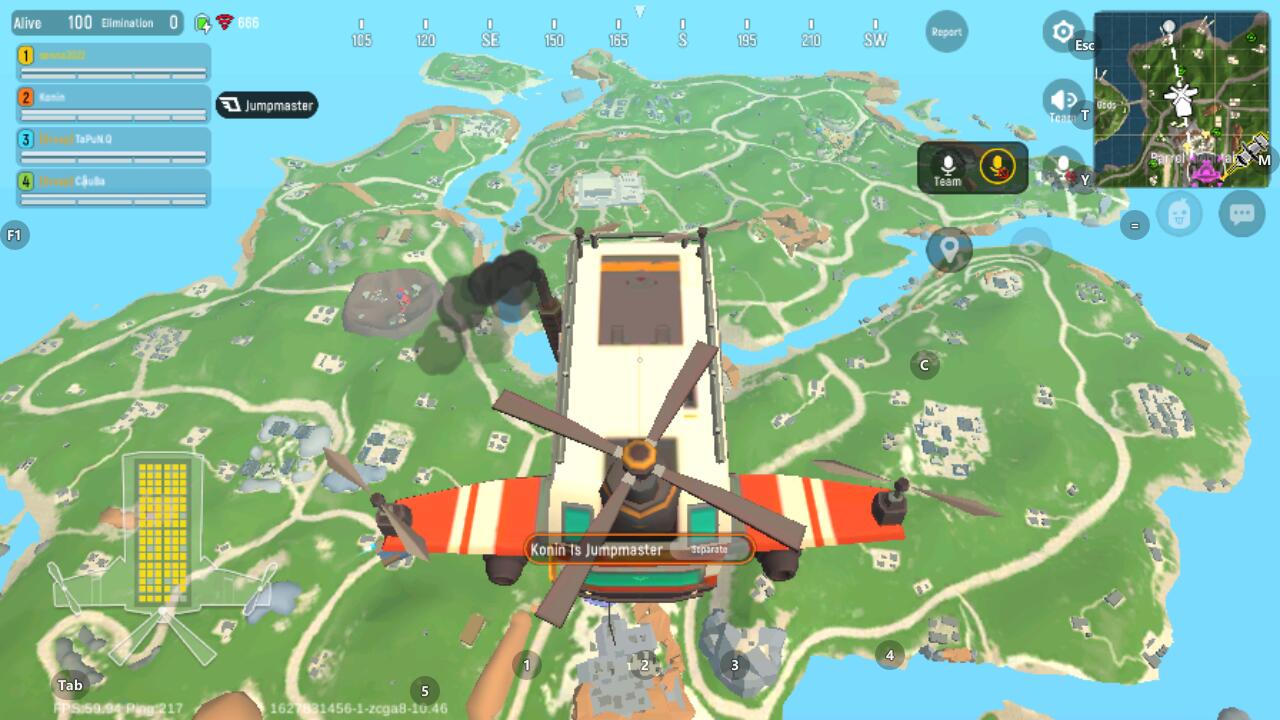Select the Team voice microphone option
The image size is (1280, 720).
[x=947, y=167]
